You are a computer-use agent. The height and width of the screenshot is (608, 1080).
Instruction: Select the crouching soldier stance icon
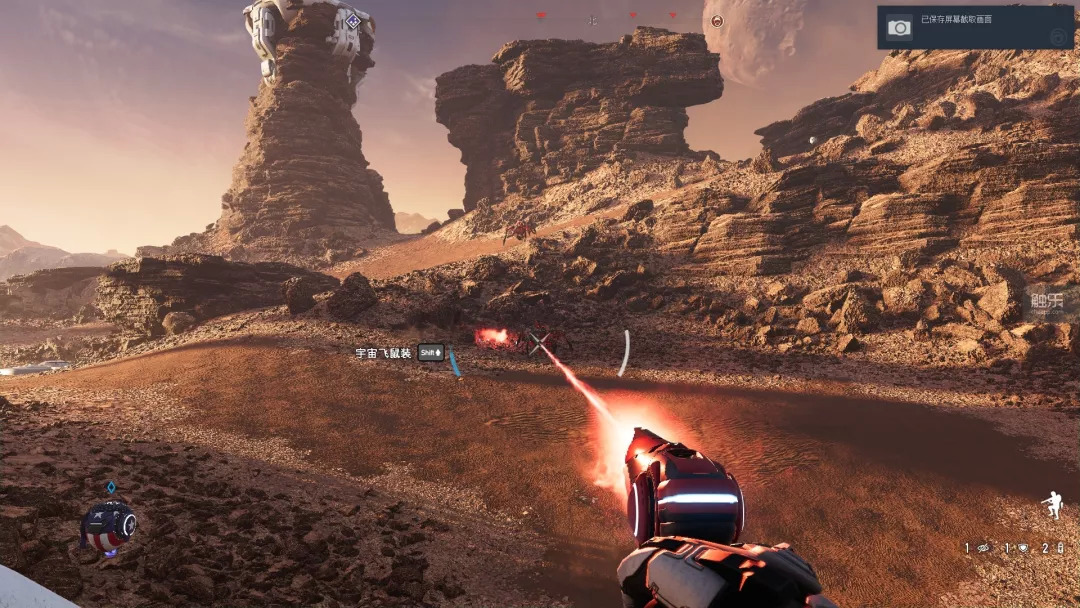(1051, 505)
